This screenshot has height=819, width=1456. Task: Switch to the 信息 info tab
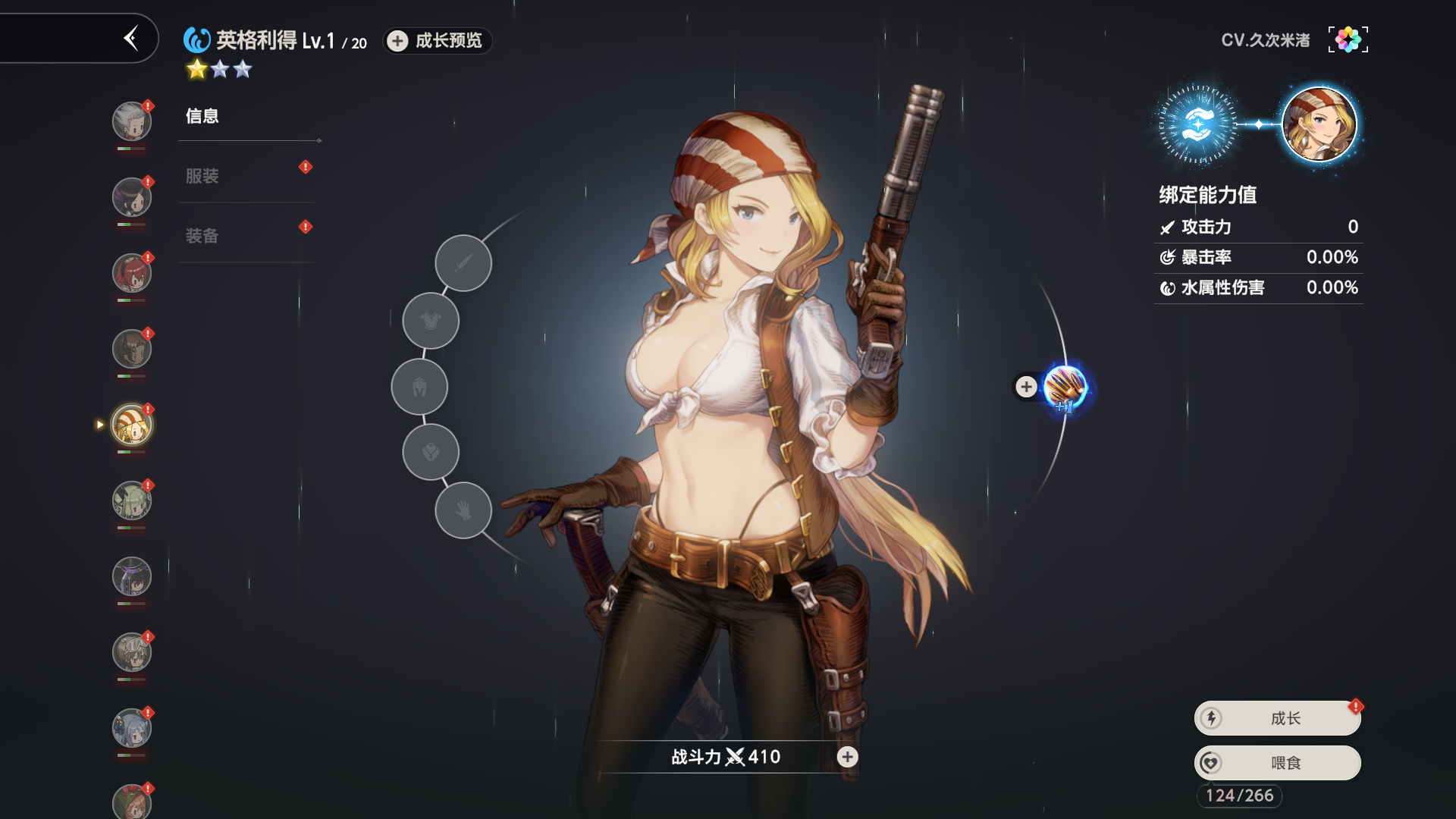(x=202, y=116)
